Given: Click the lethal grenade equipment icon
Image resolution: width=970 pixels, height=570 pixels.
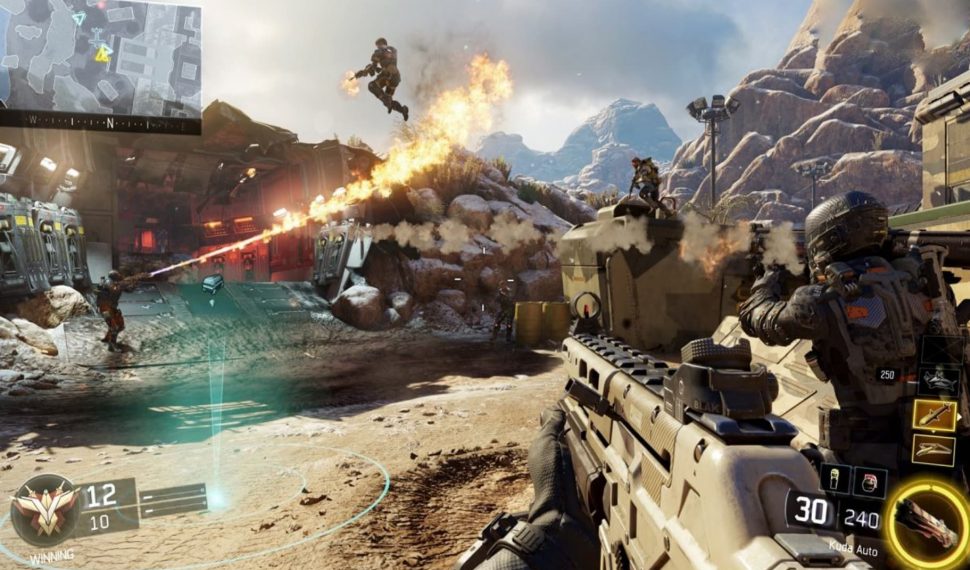Looking at the screenshot, I should (836, 478).
